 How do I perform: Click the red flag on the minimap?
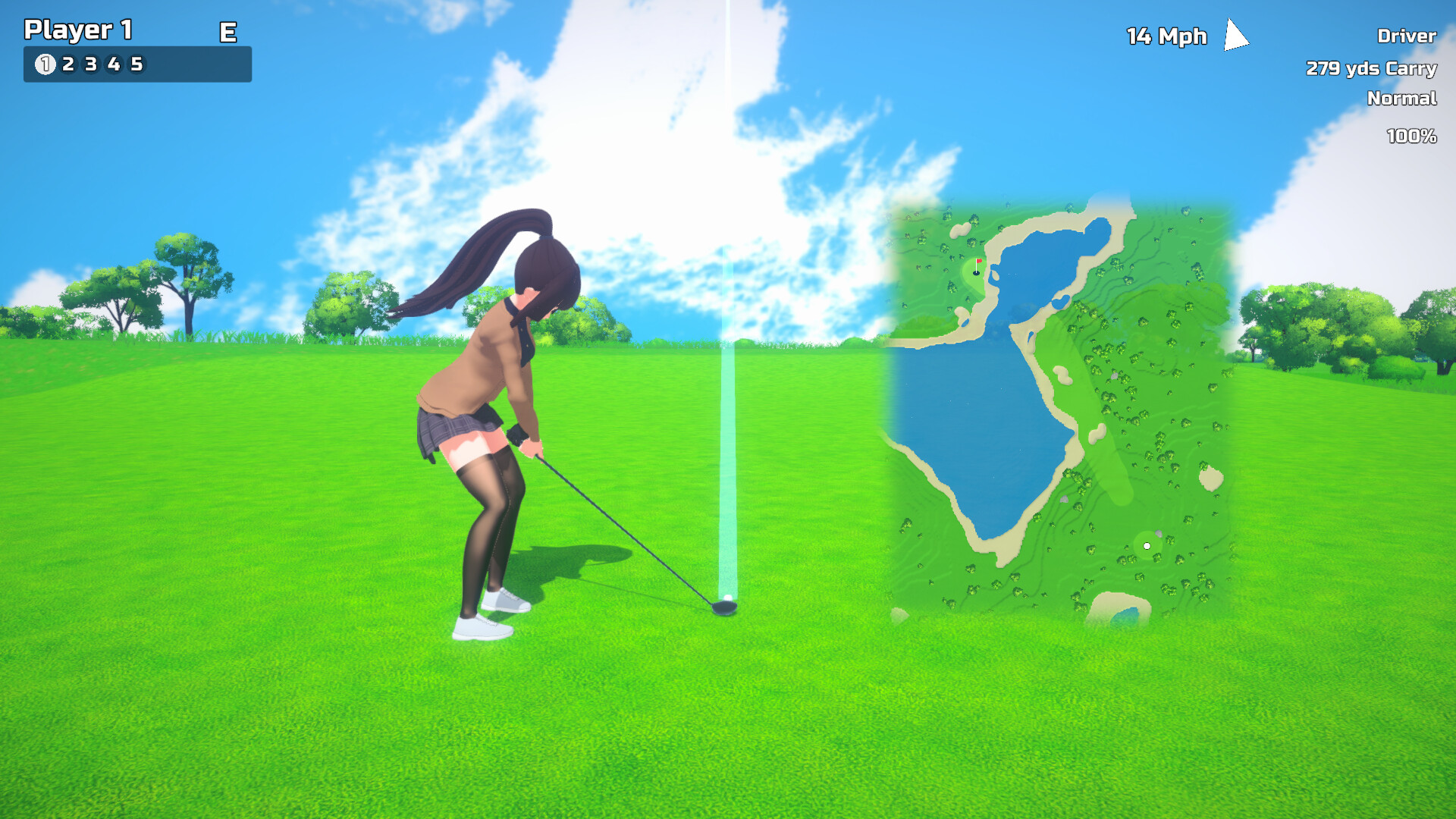(x=979, y=262)
